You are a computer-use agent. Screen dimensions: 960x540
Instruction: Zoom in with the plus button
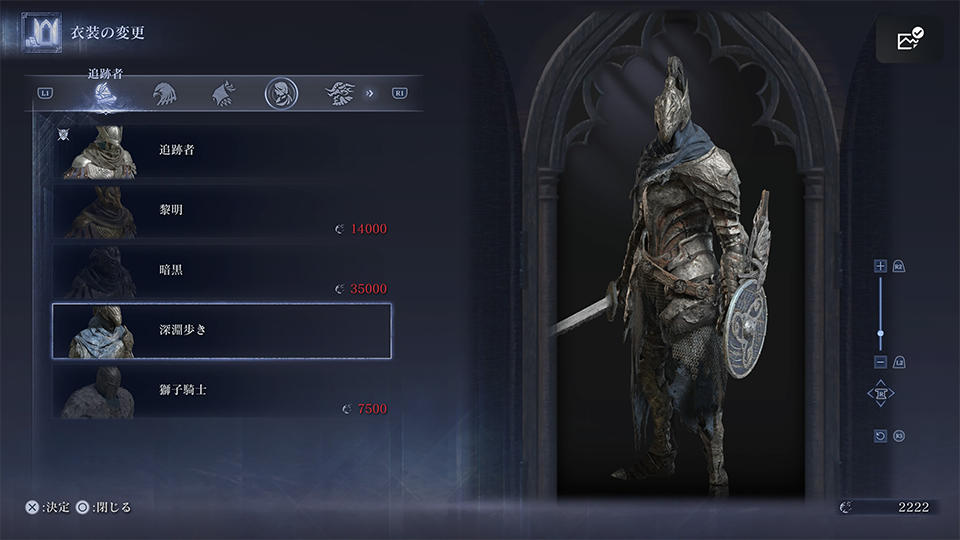[x=880, y=266]
